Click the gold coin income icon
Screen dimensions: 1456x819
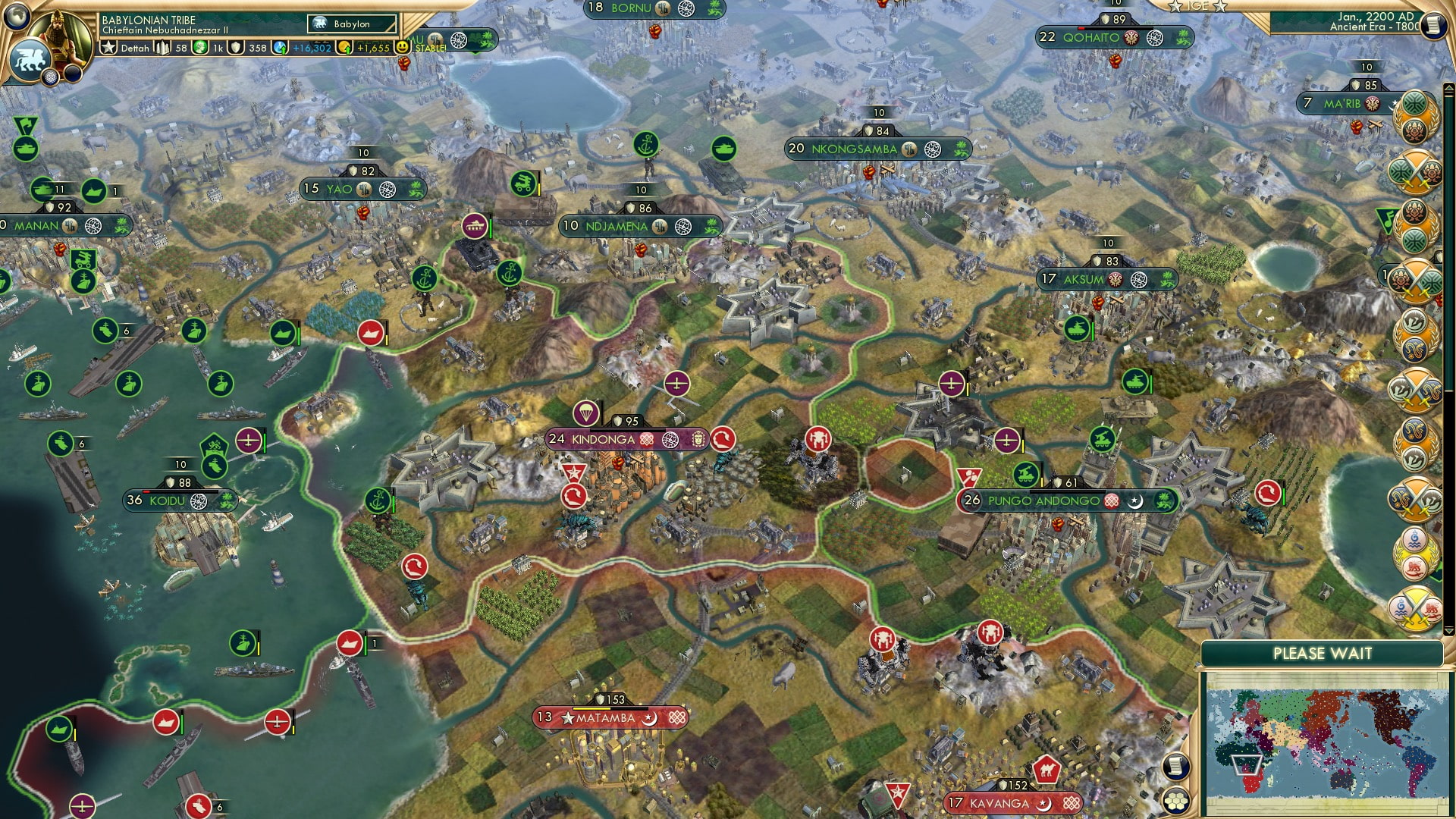point(345,48)
